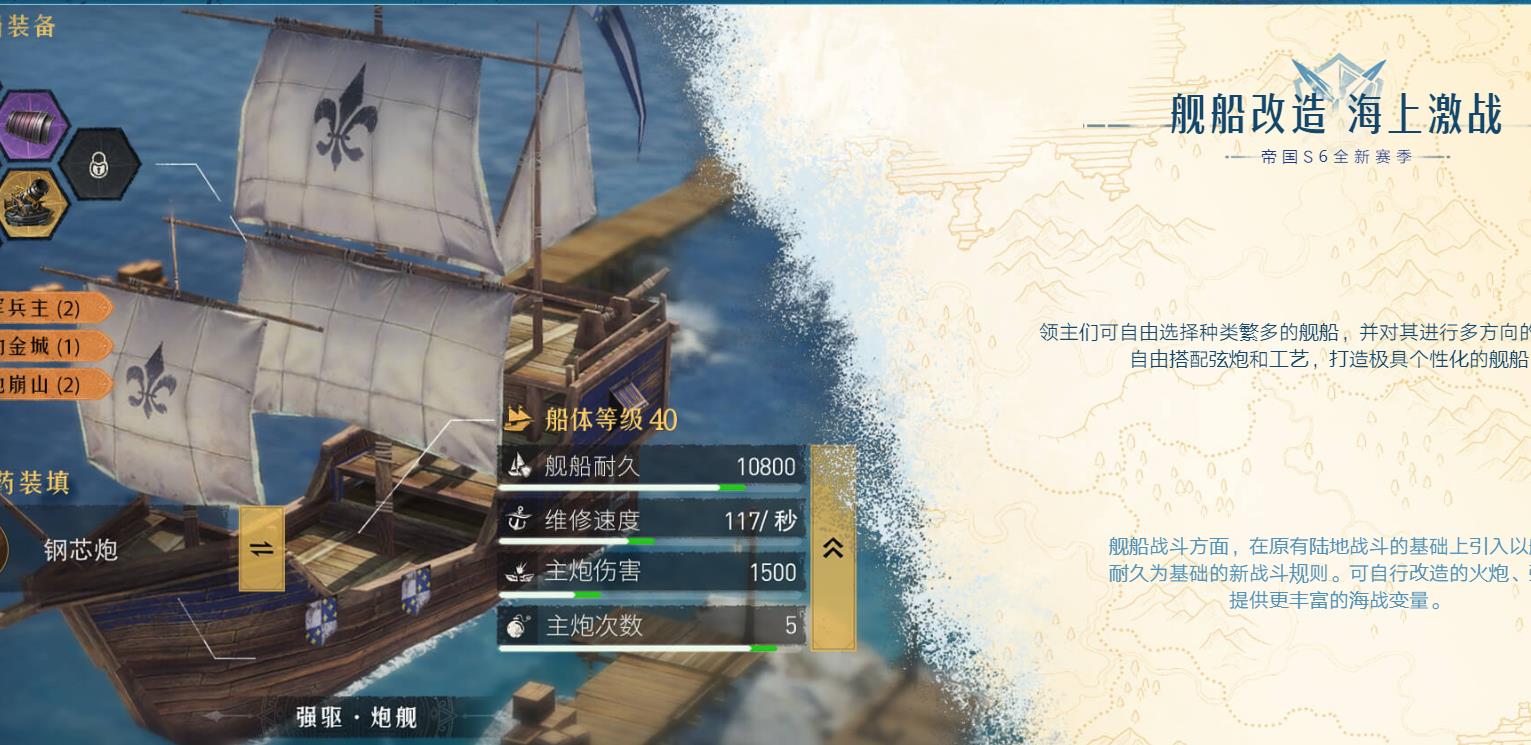Image resolution: width=1531 pixels, height=745 pixels.
Task: Click the locked hexagon equipment slot
Action: [98, 164]
